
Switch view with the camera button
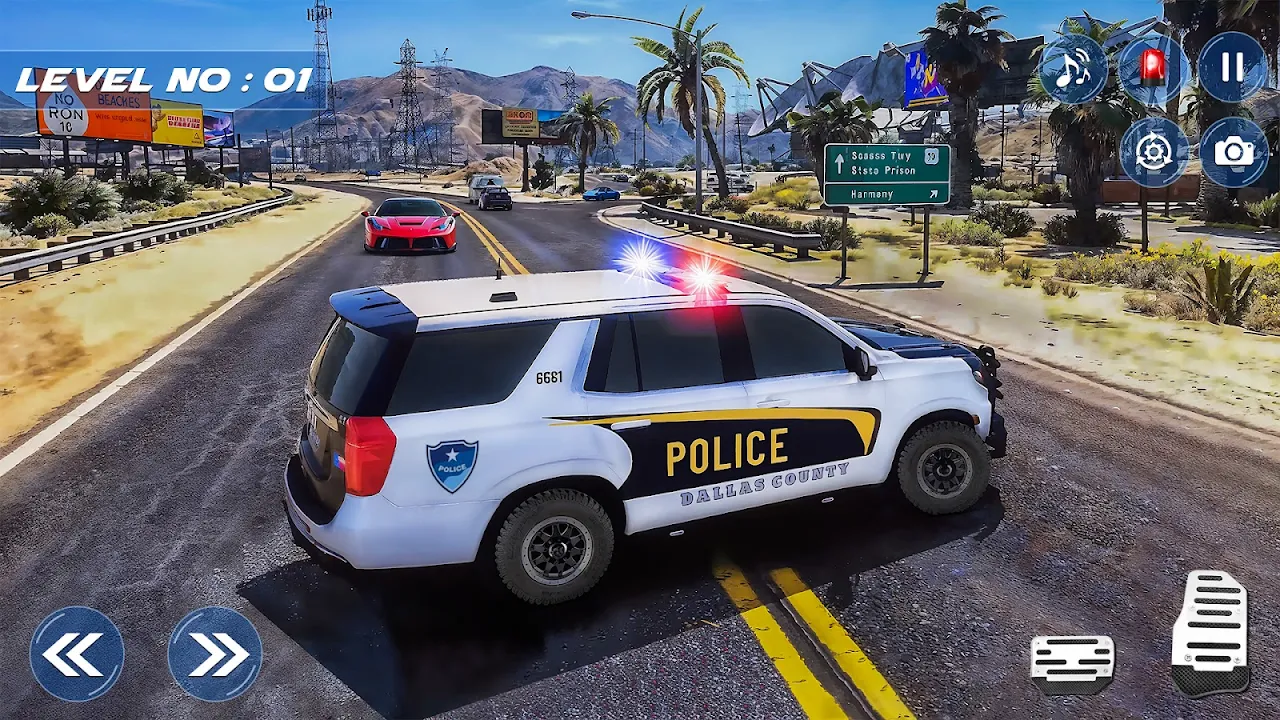tap(1234, 152)
